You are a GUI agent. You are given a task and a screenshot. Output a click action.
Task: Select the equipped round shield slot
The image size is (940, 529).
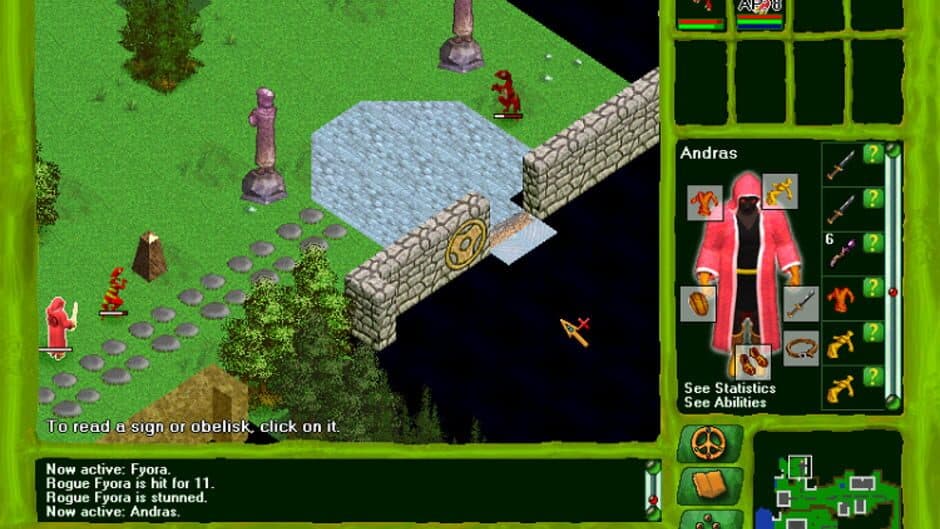point(696,304)
